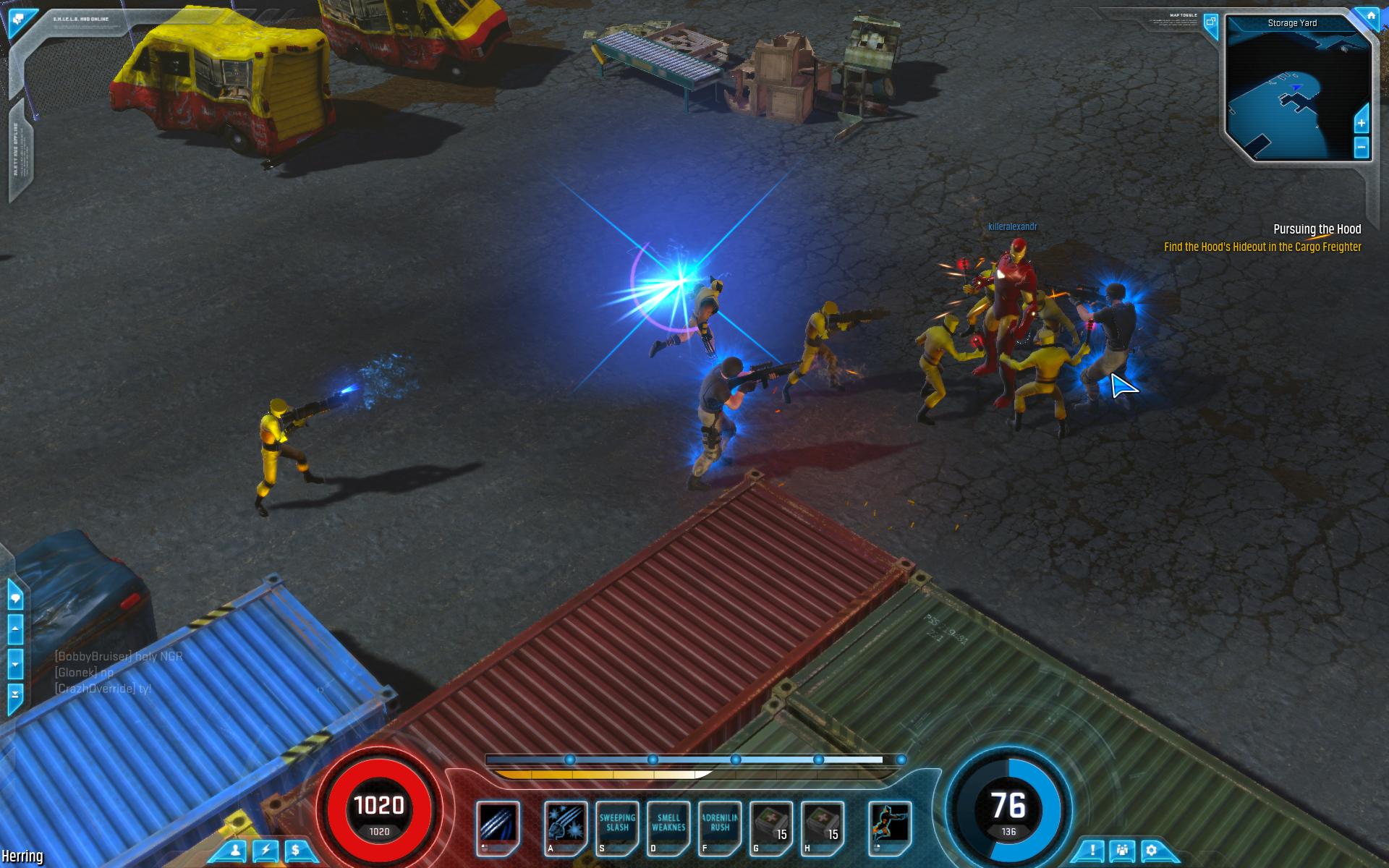Open the character profile panel
Screen dimensions: 1389x868
235,851
